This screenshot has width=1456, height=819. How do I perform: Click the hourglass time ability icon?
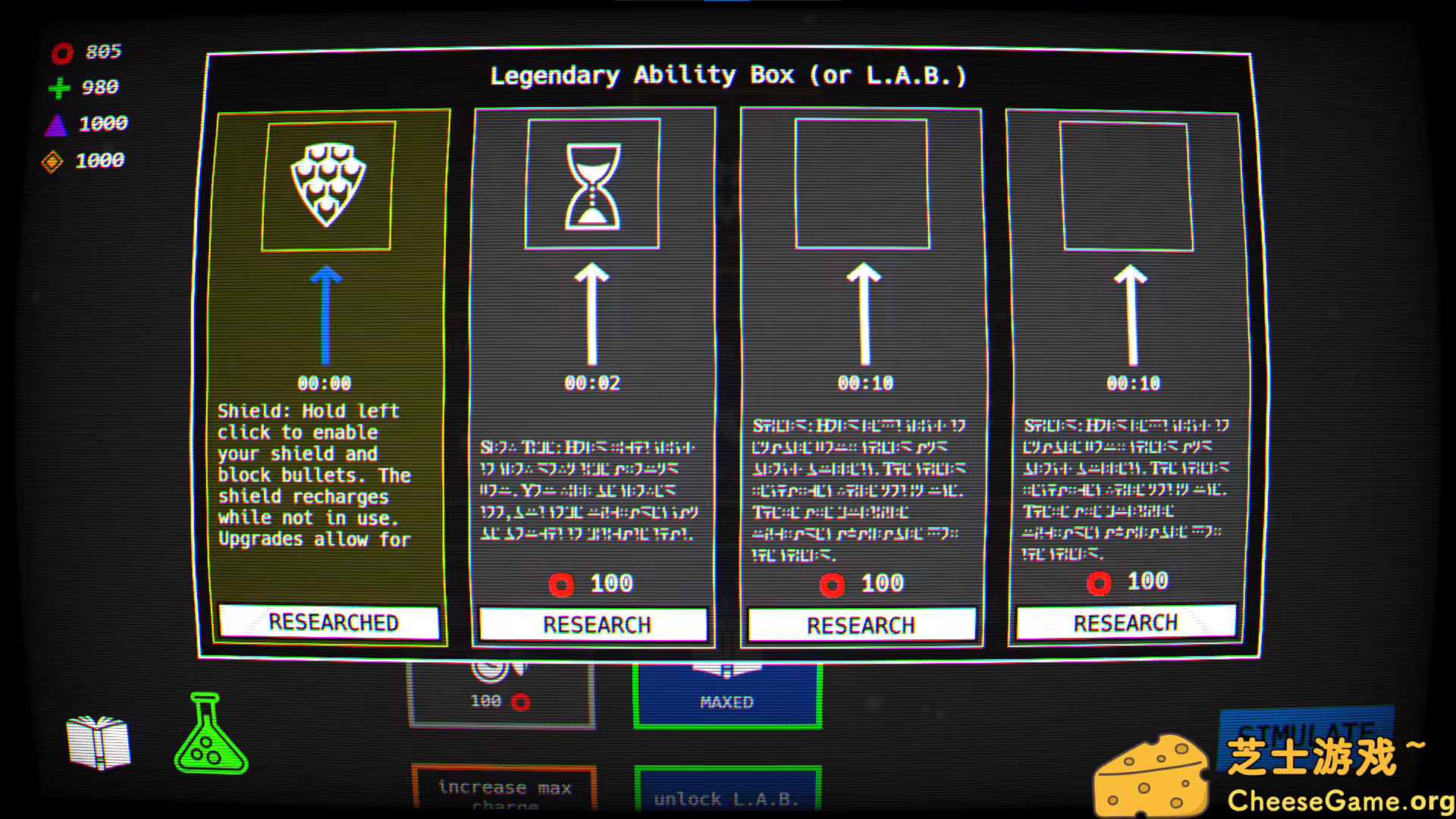[592, 187]
